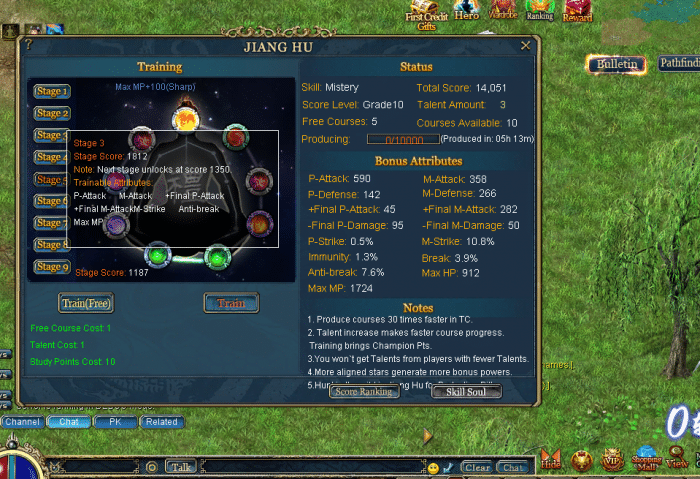
Task: Open the Skill Soul panel
Action: point(466,392)
